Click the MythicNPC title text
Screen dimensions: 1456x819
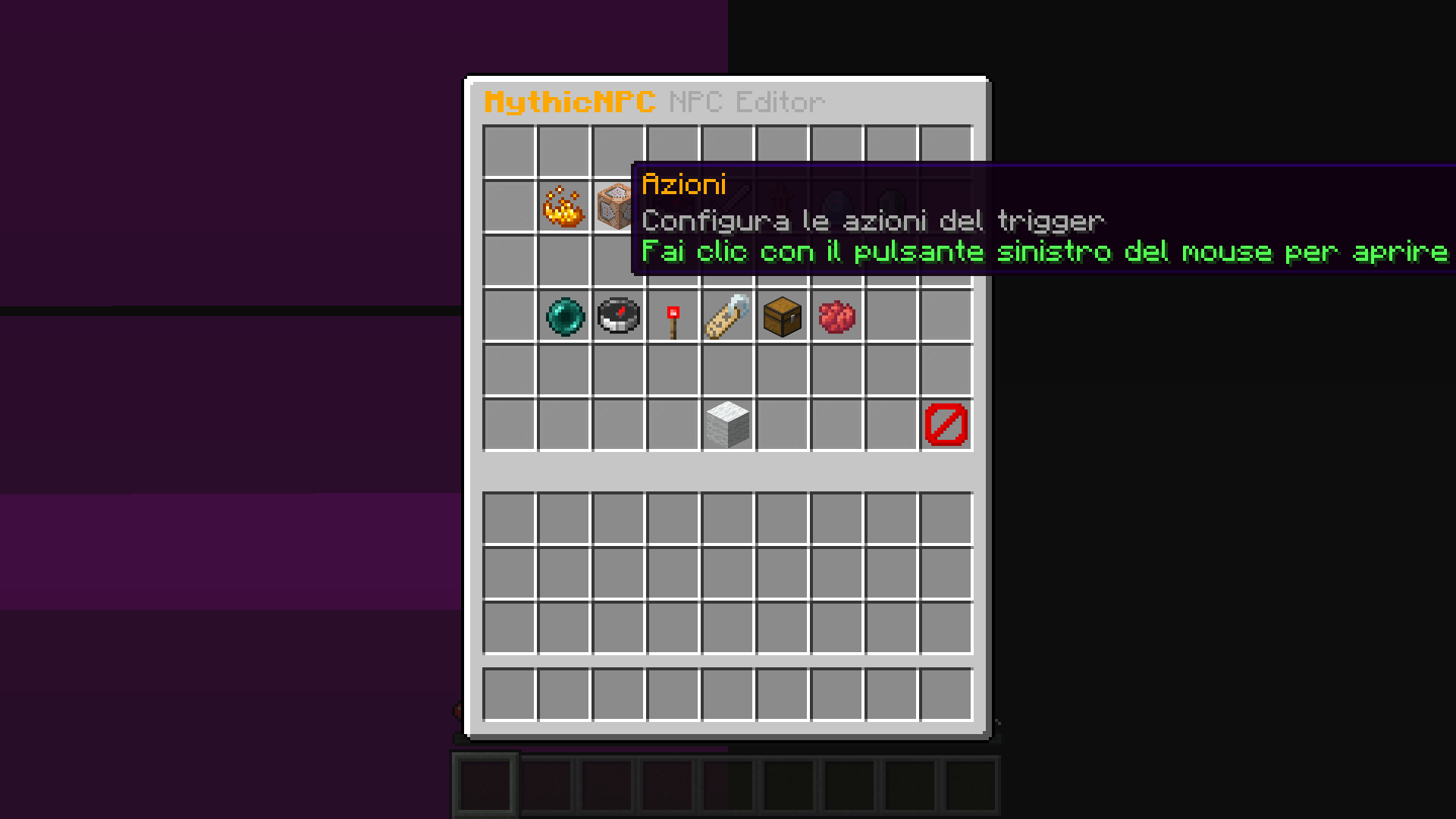click(x=569, y=101)
